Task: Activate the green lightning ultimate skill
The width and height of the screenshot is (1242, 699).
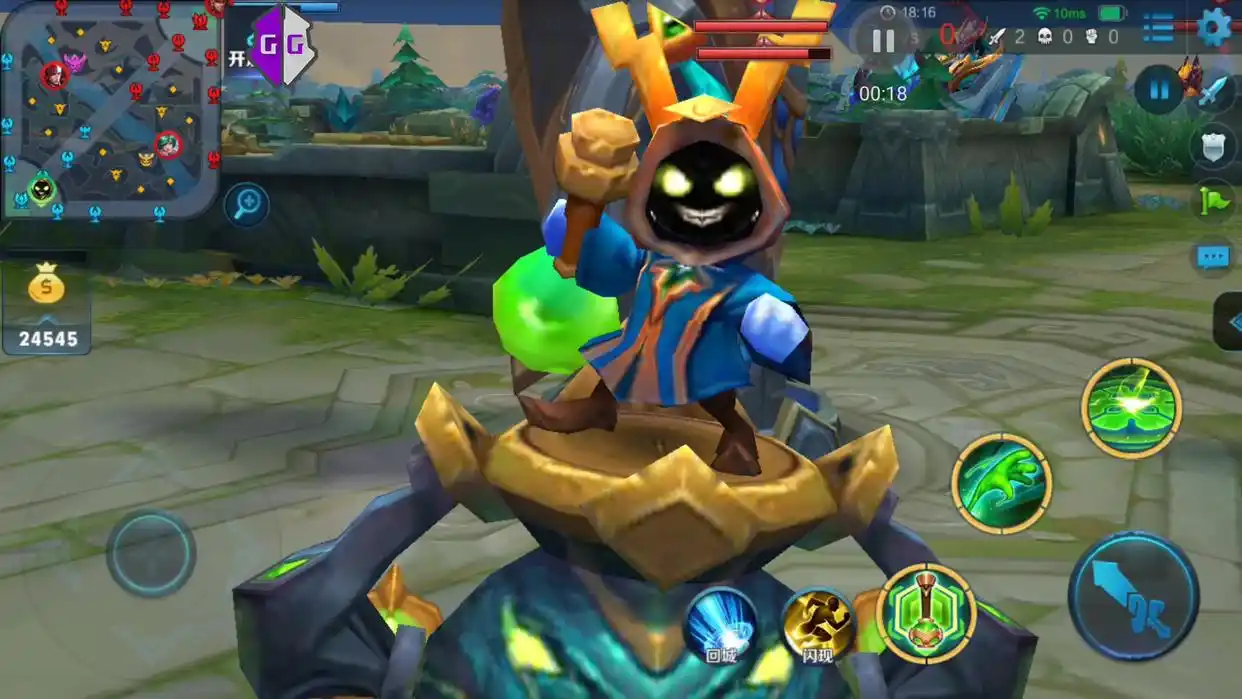Action: click(x=1131, y=407)
